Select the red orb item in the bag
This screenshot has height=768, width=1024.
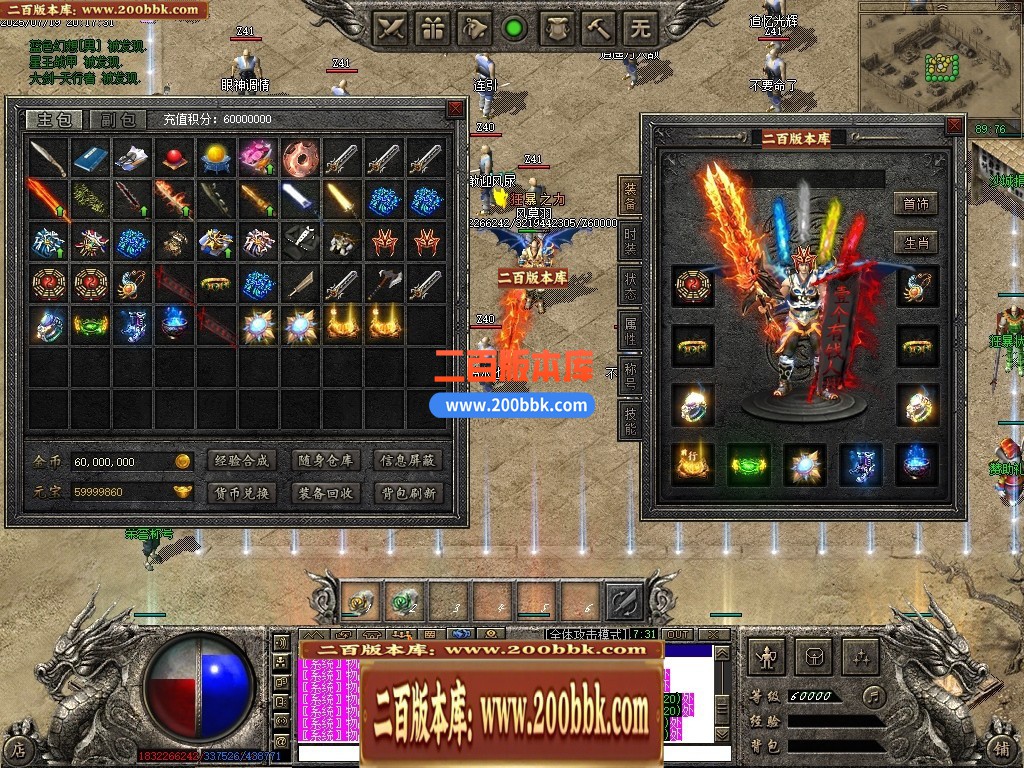pyautogui.click(x=174, y=157)
